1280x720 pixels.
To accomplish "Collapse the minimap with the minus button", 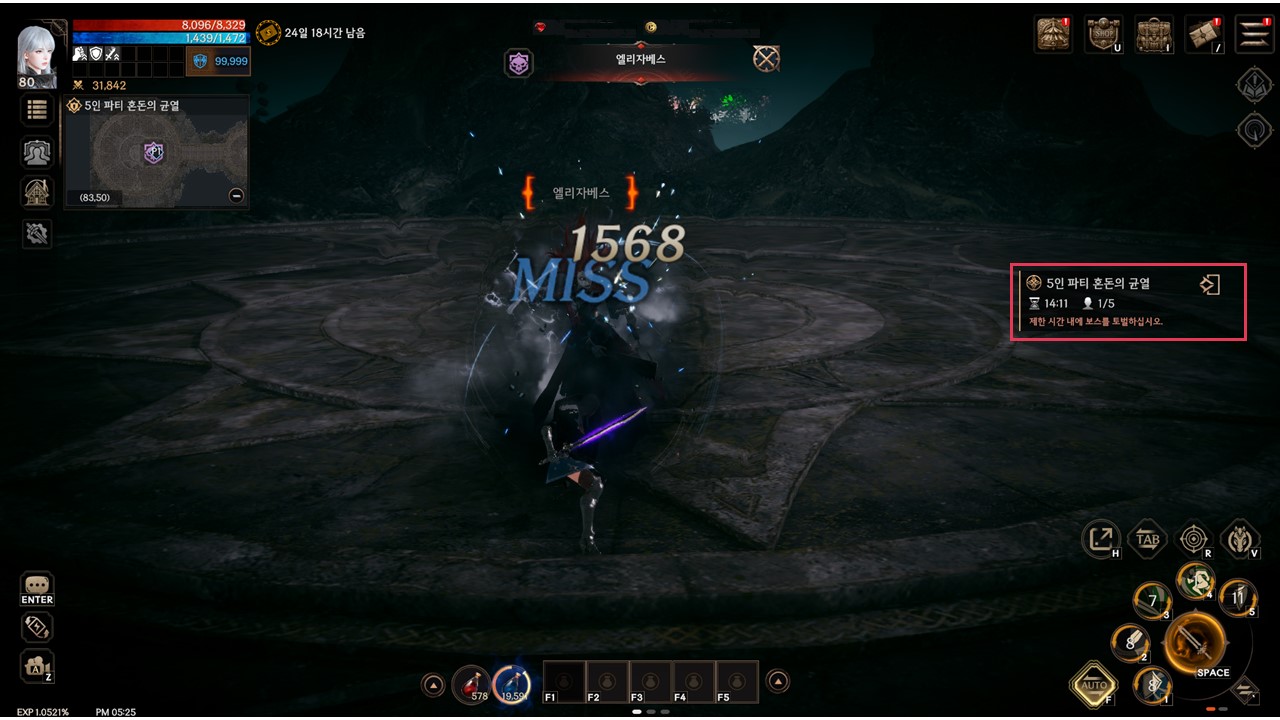I will [236, 195].
